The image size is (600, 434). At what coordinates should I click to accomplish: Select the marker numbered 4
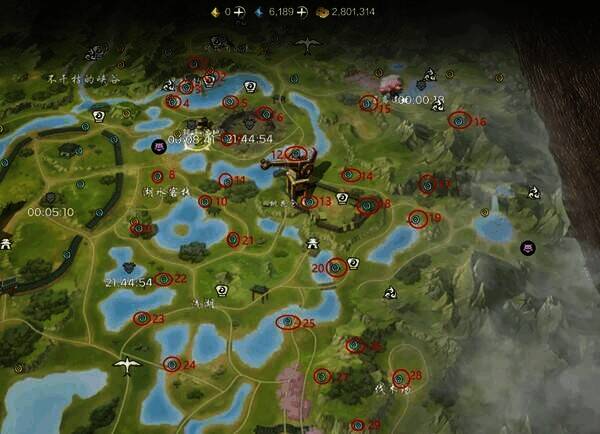(170, 102)
